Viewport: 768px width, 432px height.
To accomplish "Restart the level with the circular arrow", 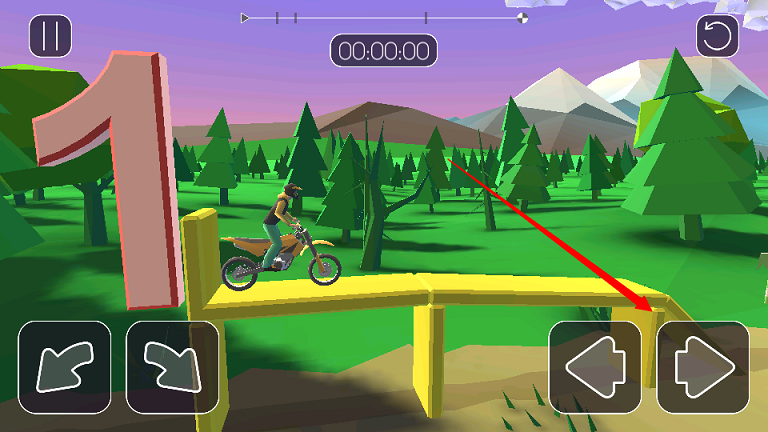I will [717, 36].
